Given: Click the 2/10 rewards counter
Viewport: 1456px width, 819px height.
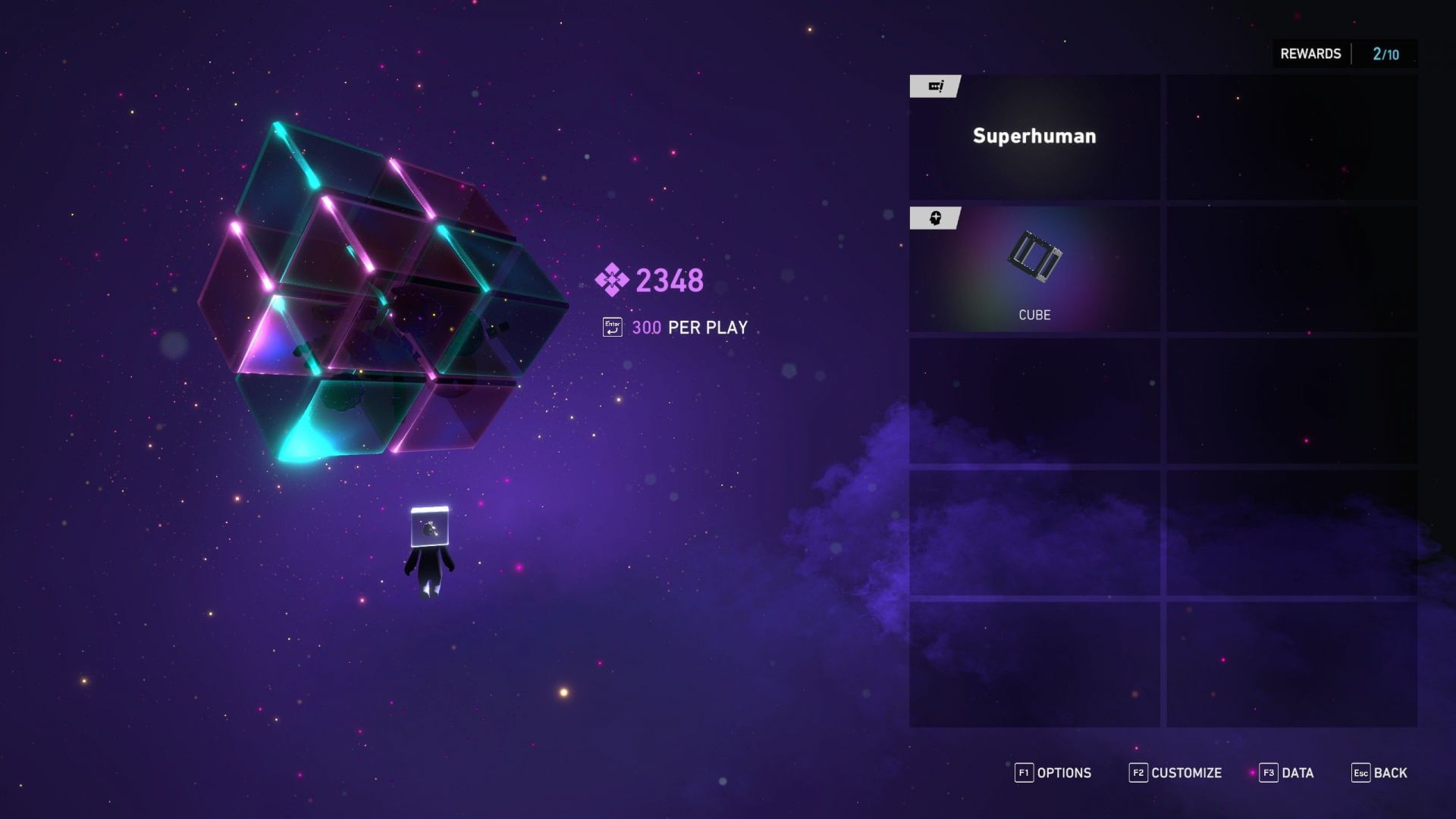Looking at the screenshot, I should pos(1386,53).
